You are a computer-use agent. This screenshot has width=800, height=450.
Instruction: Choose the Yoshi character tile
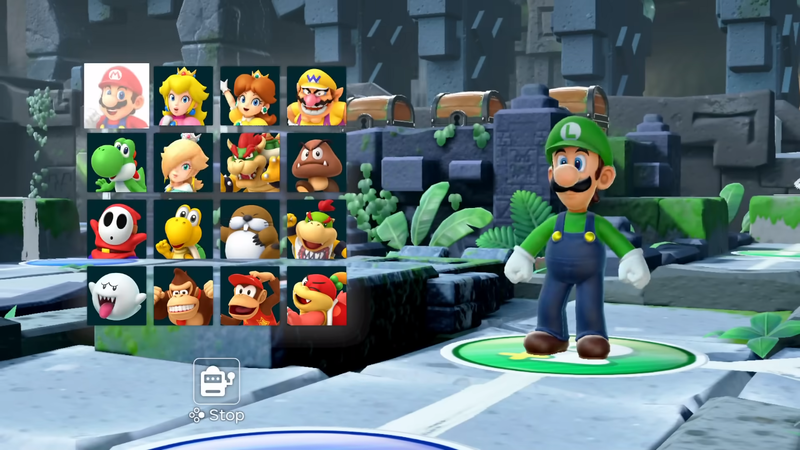coord(117,162)
